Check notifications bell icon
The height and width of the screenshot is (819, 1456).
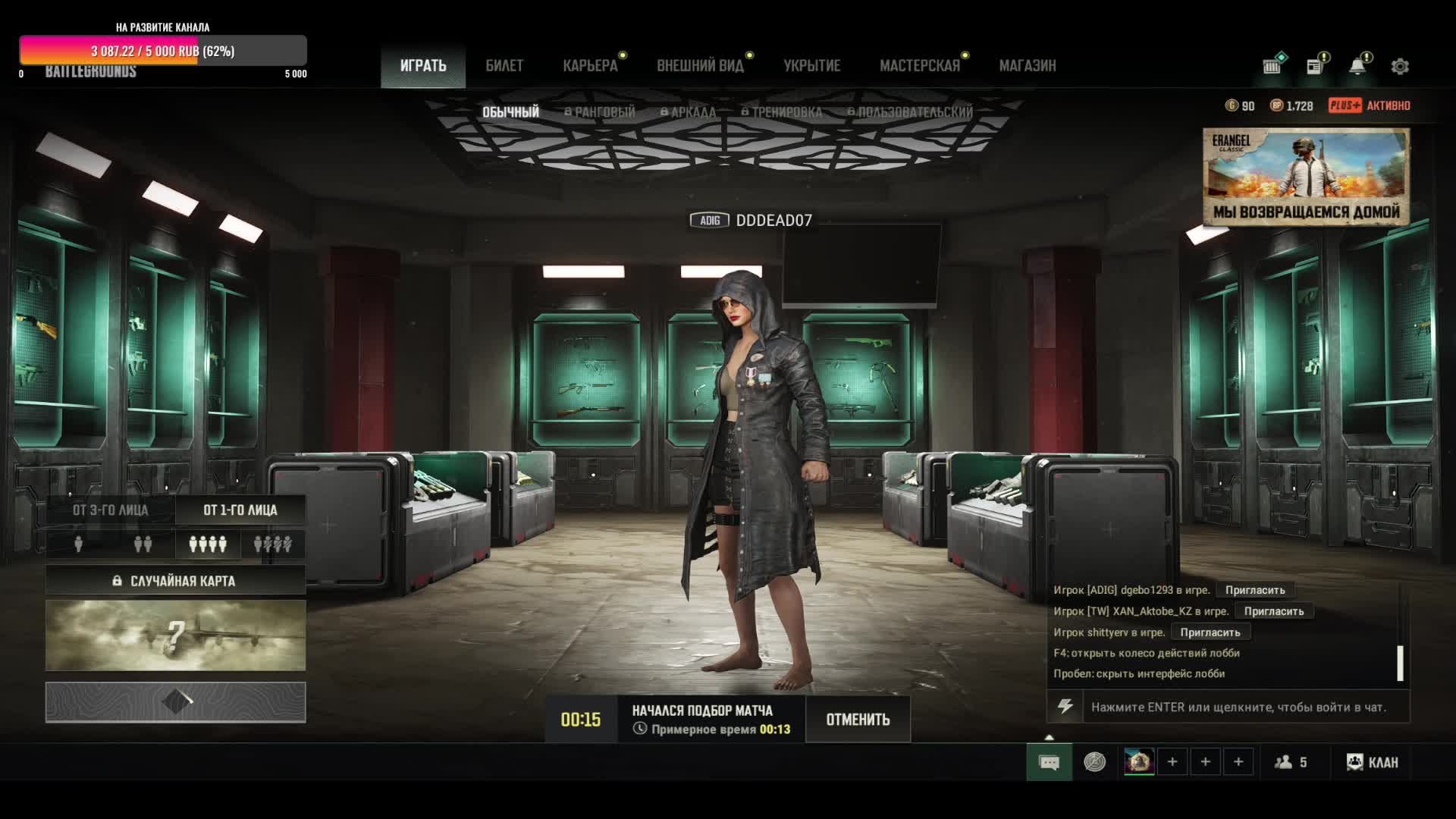click(1357, 67)
